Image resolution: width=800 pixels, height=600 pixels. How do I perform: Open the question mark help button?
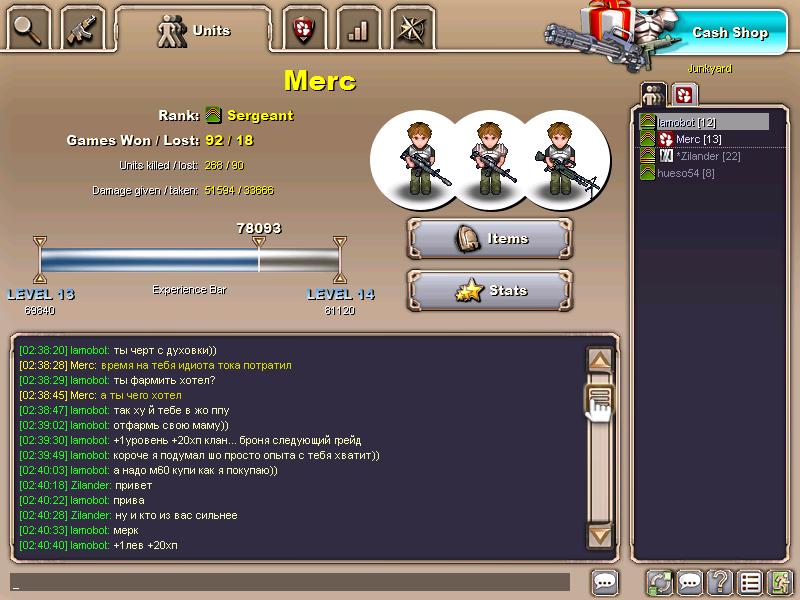(x=719, y=582)
